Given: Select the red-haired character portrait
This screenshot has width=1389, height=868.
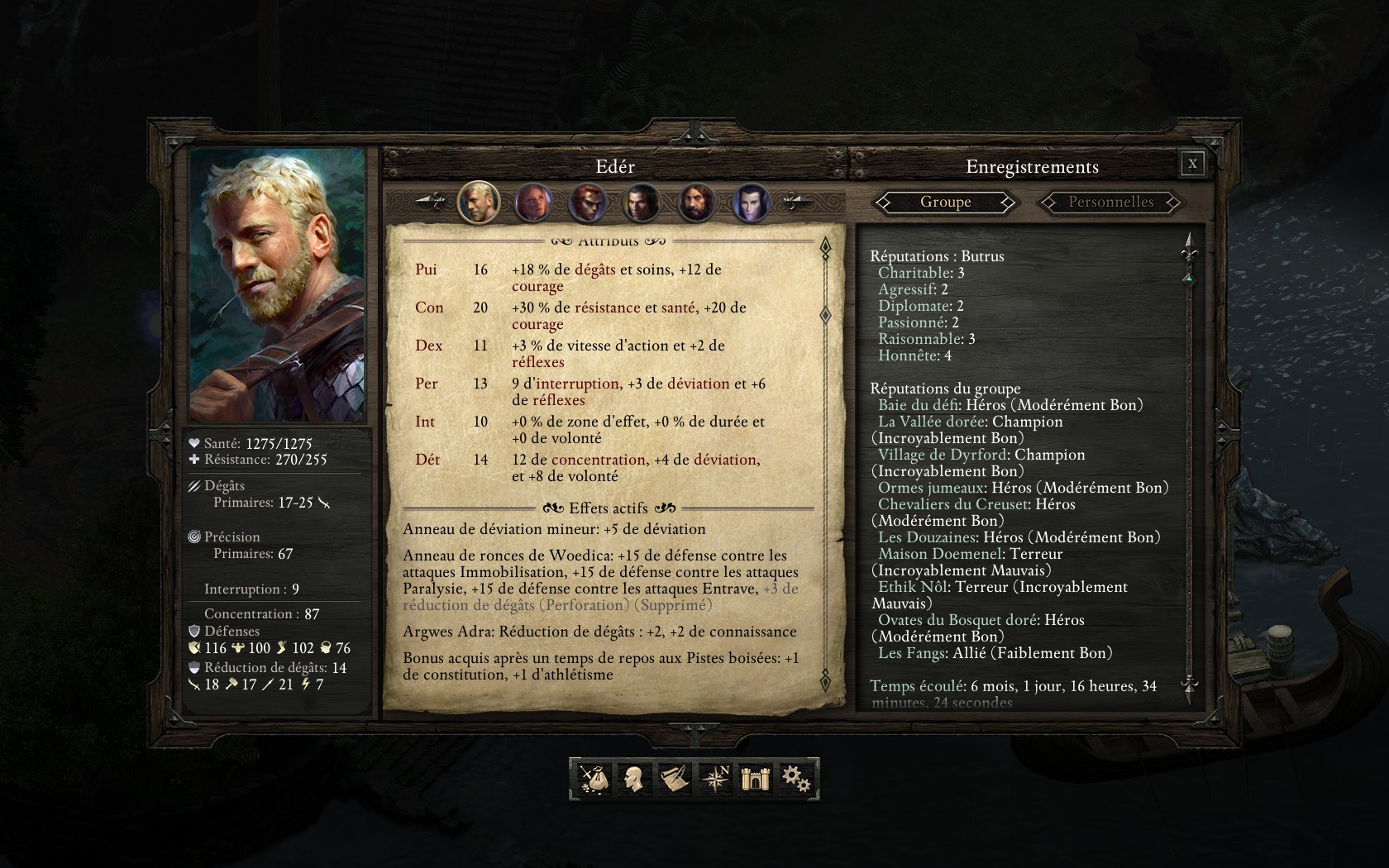Looking at the screenshot, I should pos(588,203).
